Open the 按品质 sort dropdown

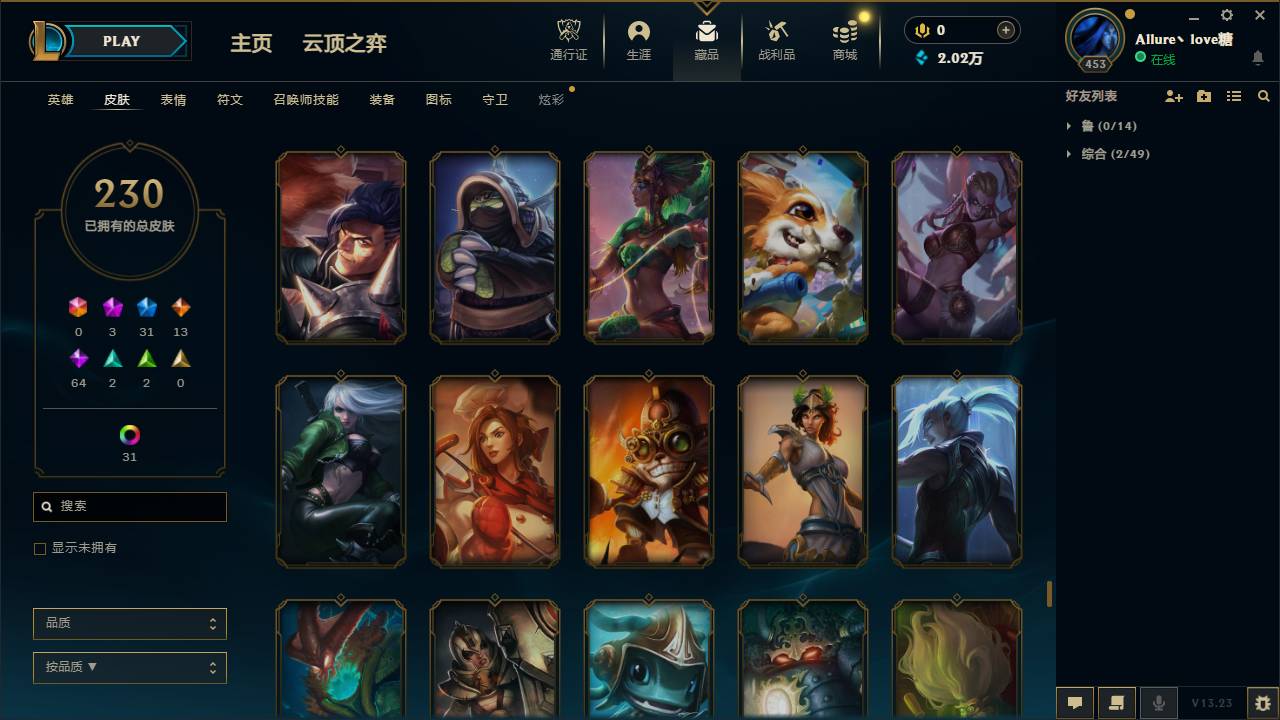129,667
